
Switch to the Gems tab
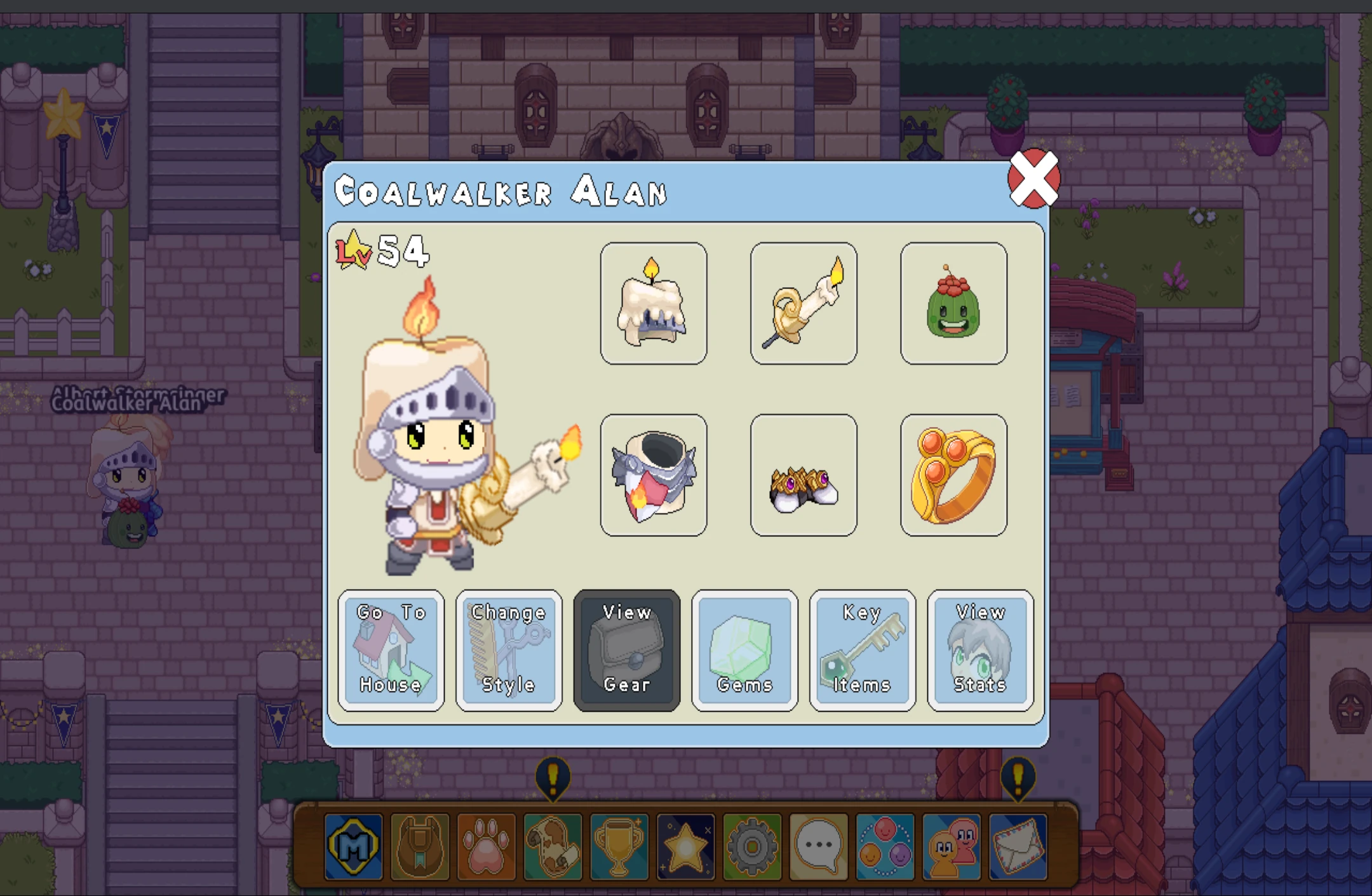(744, 649)
